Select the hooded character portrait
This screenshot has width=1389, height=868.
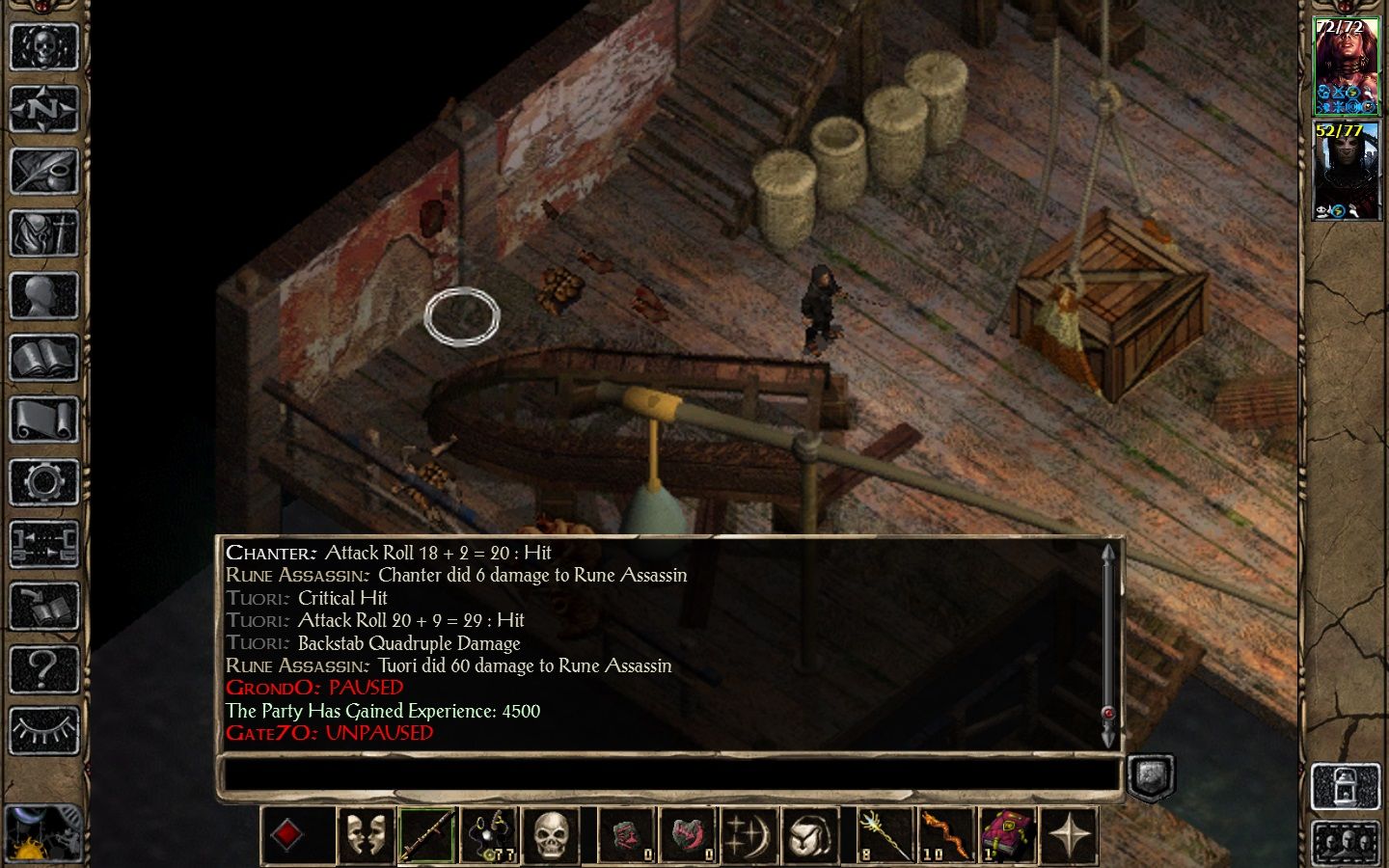pyautogui.click(x=1347, y=171)
